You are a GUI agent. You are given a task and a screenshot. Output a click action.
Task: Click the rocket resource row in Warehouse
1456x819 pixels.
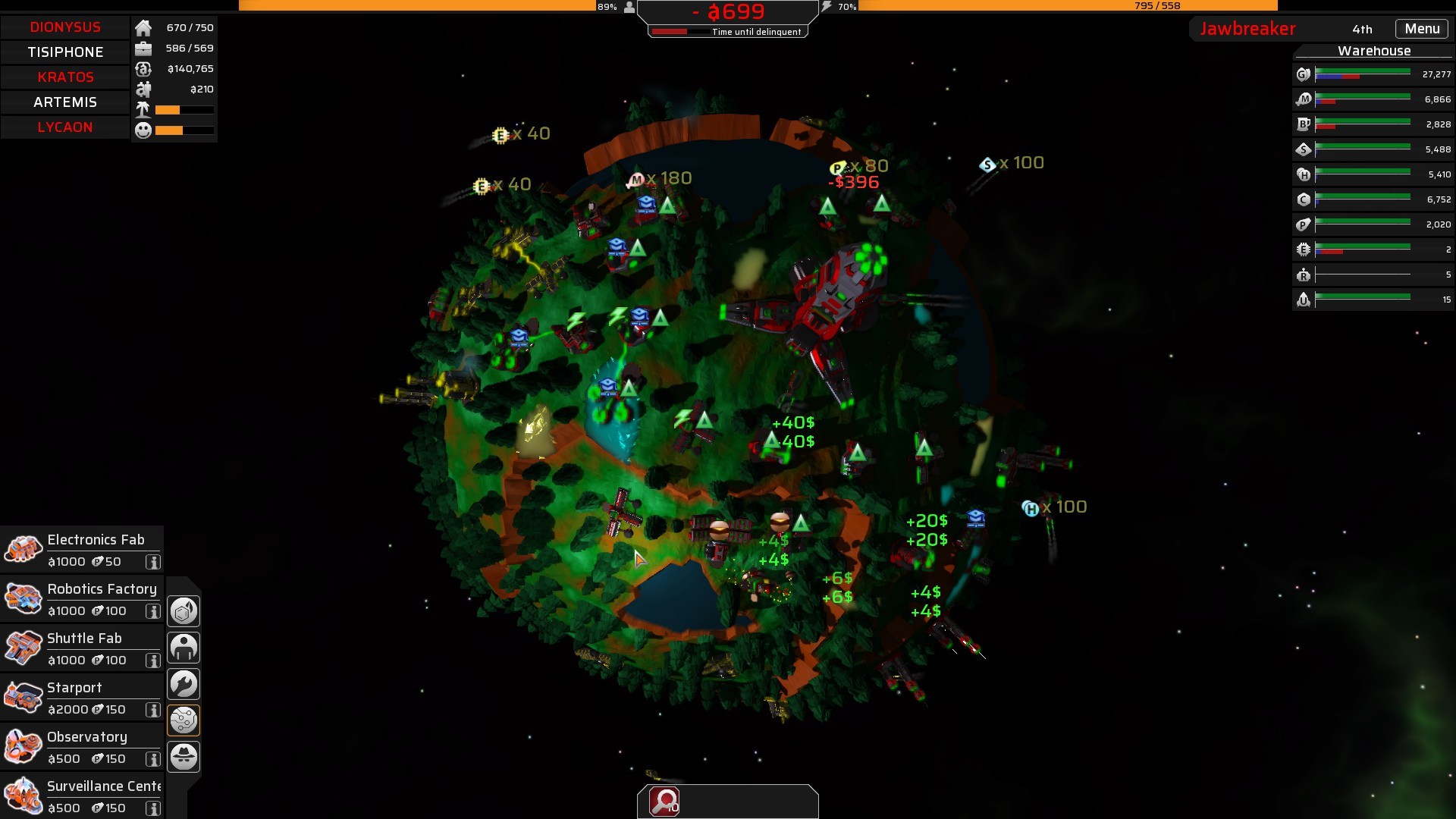[x=1373, y=299]
